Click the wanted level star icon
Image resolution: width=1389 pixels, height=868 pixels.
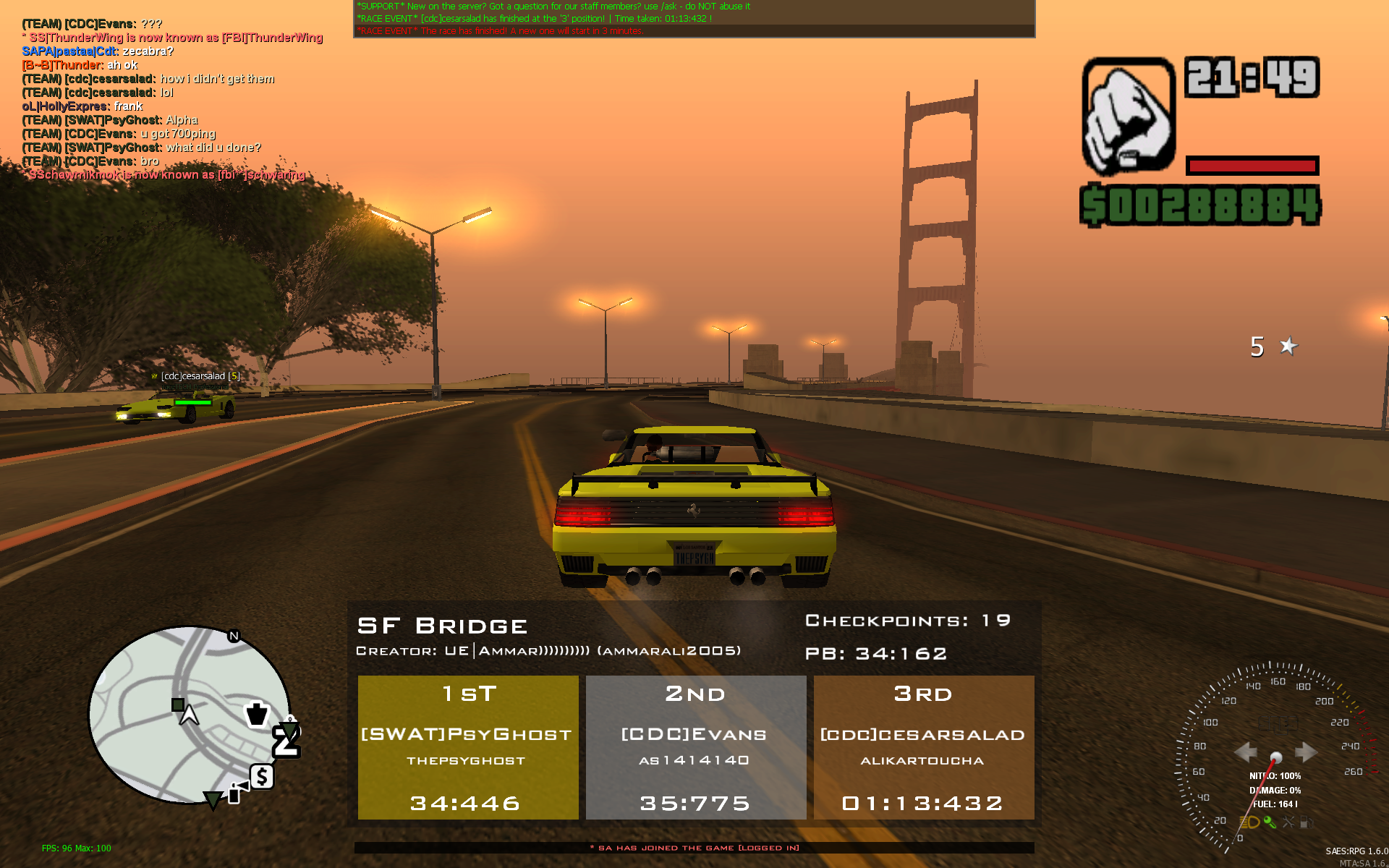pos(1288,346)
